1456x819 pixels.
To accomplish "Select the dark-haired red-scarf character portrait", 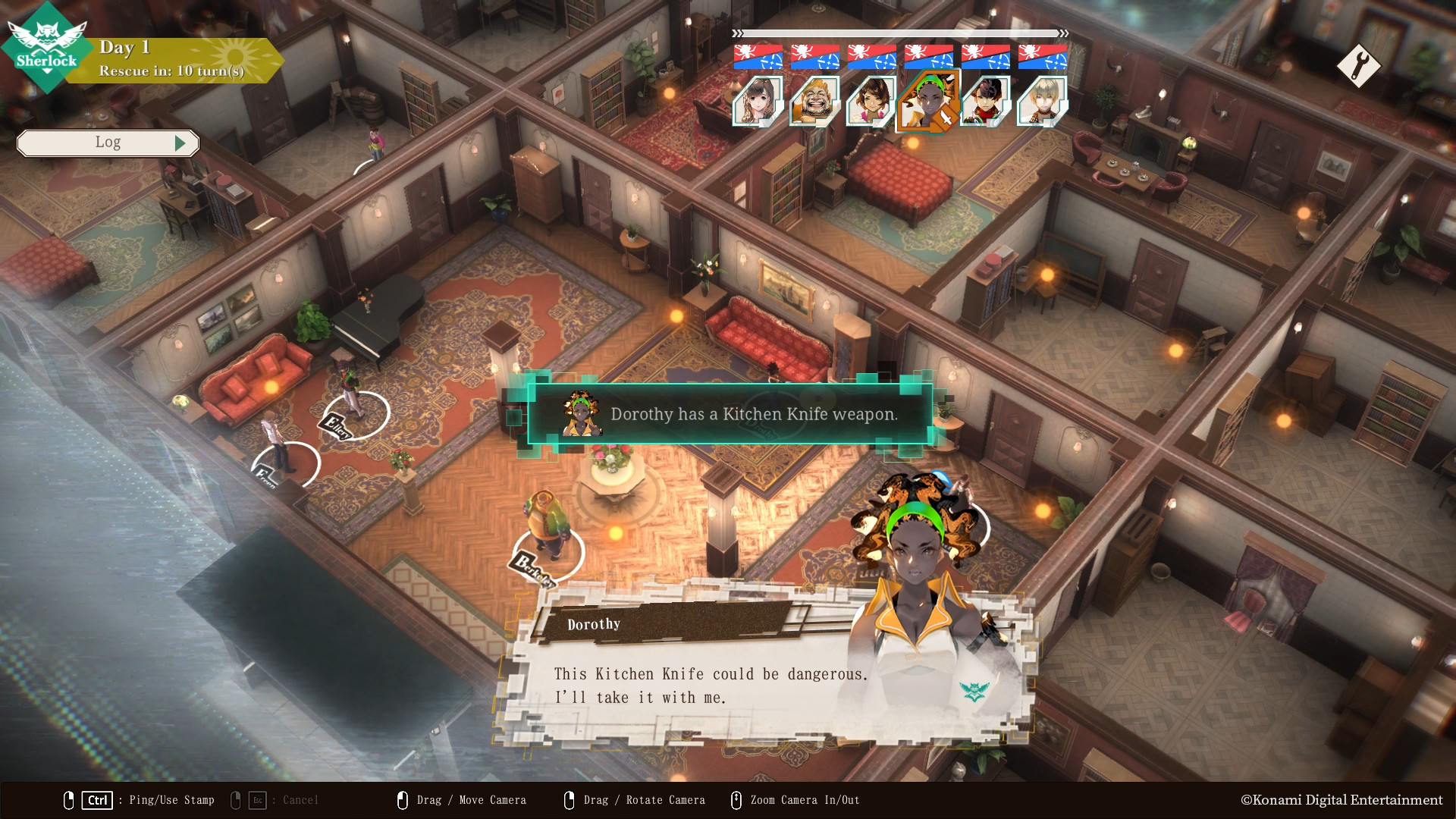I will coord(985,101).
